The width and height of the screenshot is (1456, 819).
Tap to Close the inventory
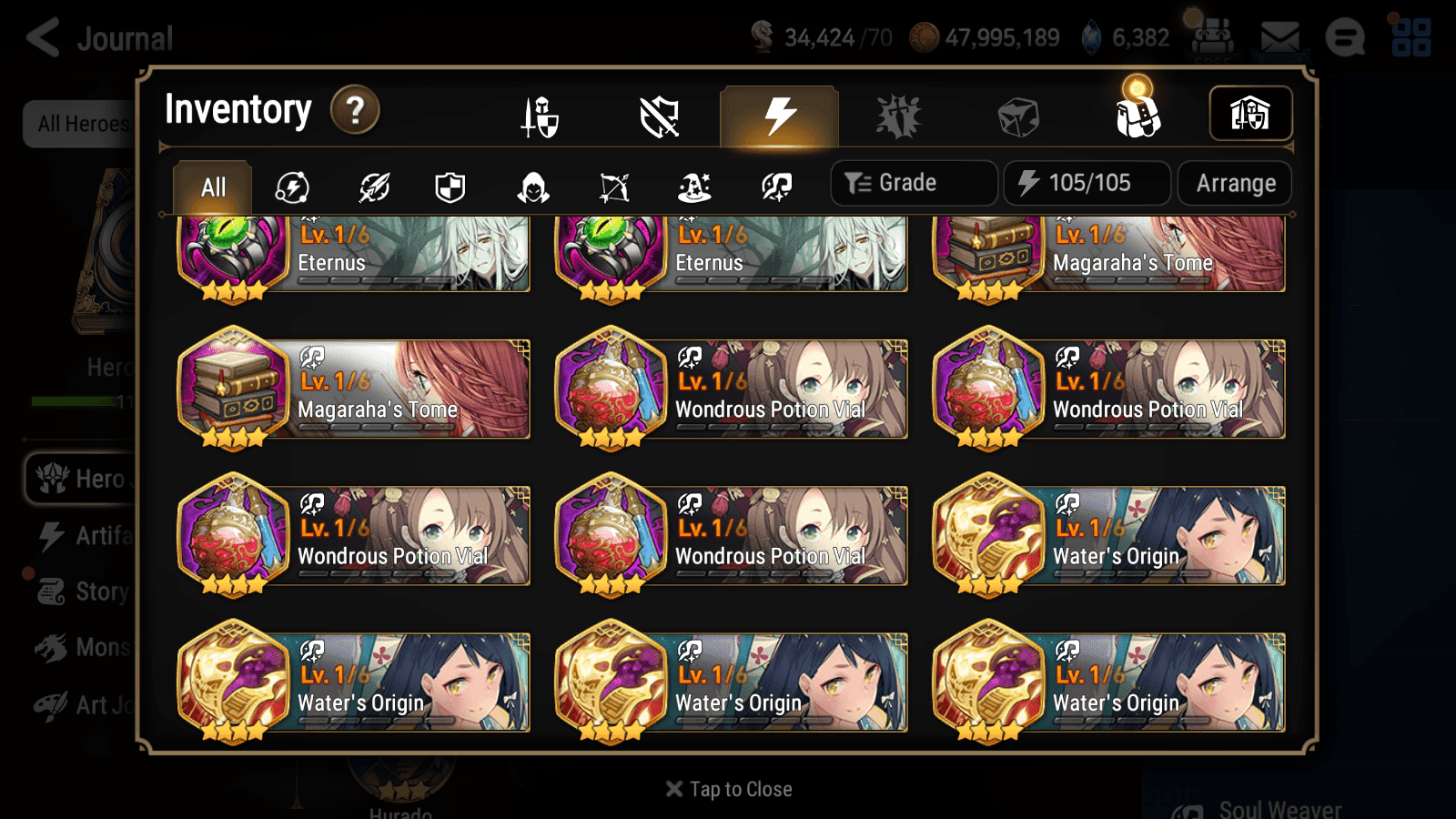click(727, 788)
